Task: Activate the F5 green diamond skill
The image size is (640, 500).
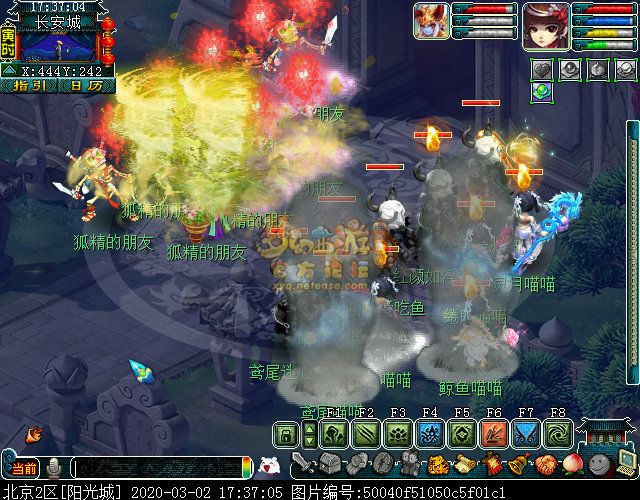Action: pos(462,434)
